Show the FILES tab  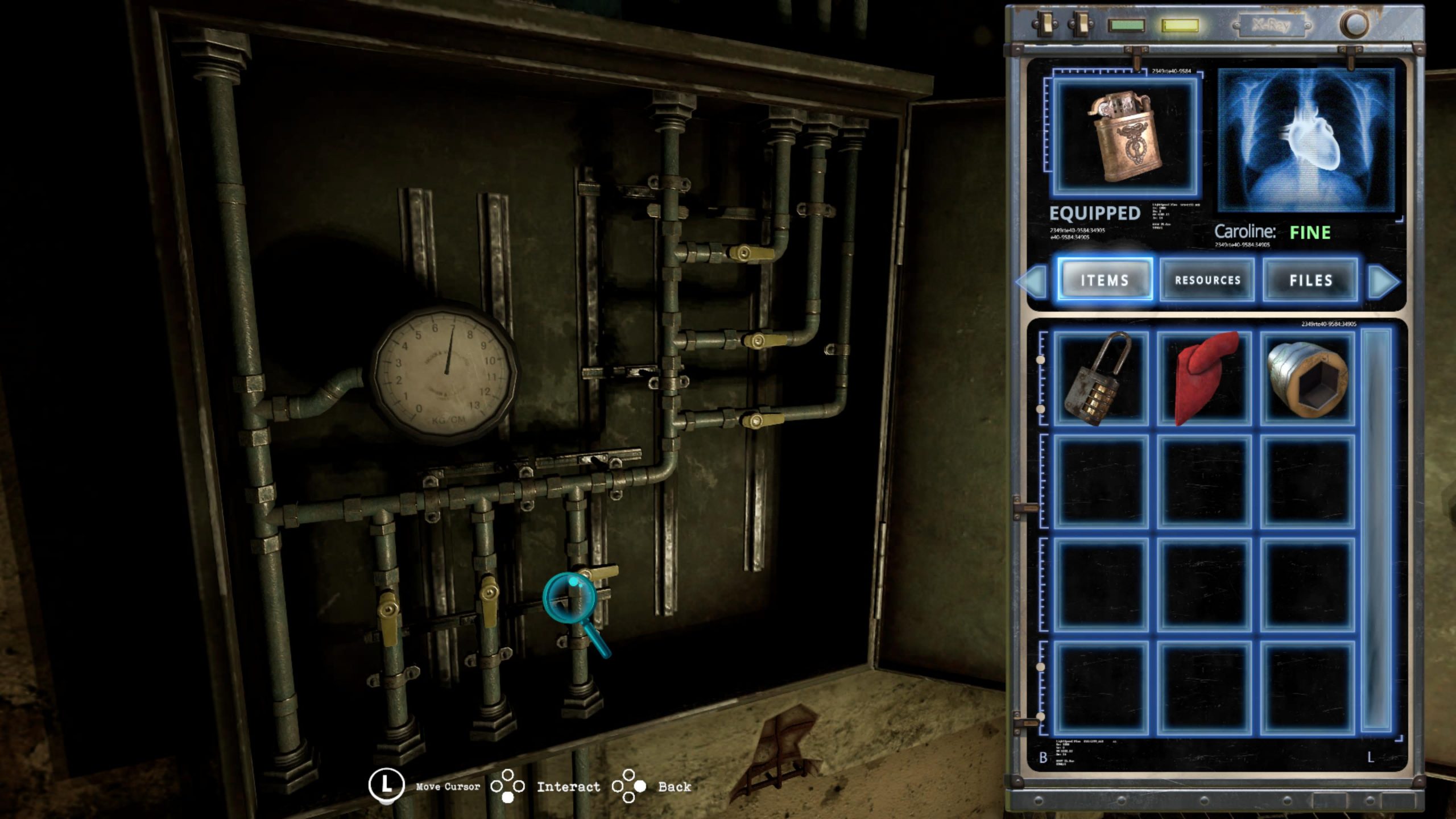click(1310, 280)
